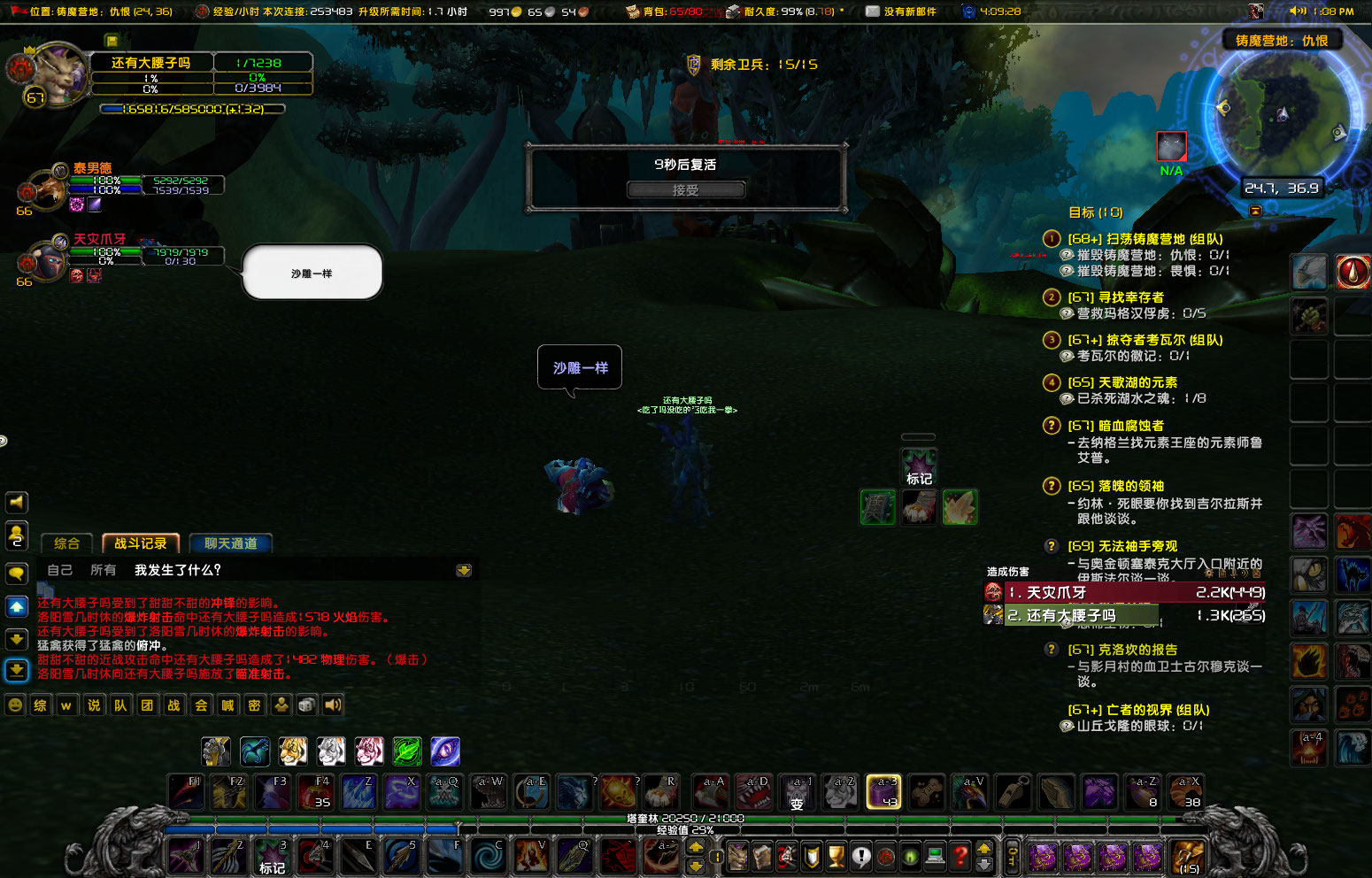Open the achievements trophy icon
Viewport: 1372px width, 878px height.
[835, 857]
